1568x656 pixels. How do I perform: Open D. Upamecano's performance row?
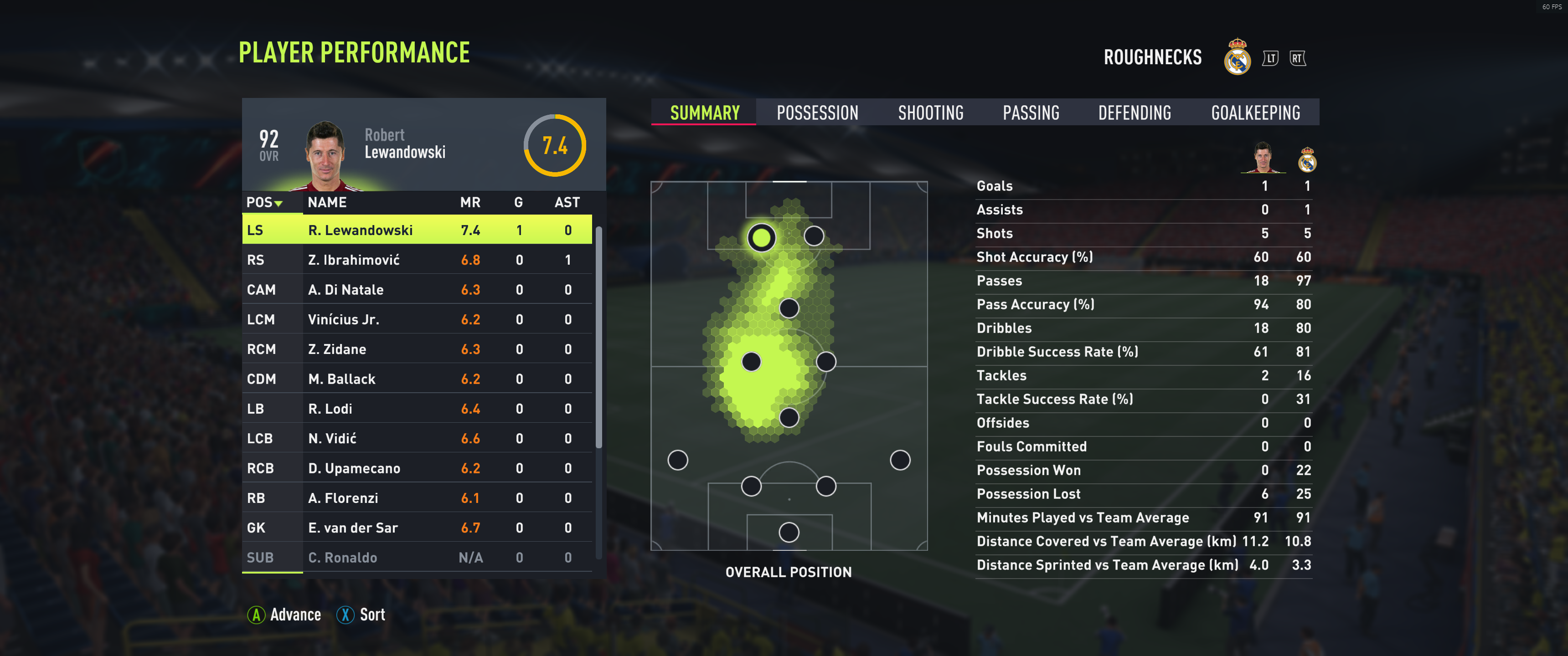(x=416, y=469)
